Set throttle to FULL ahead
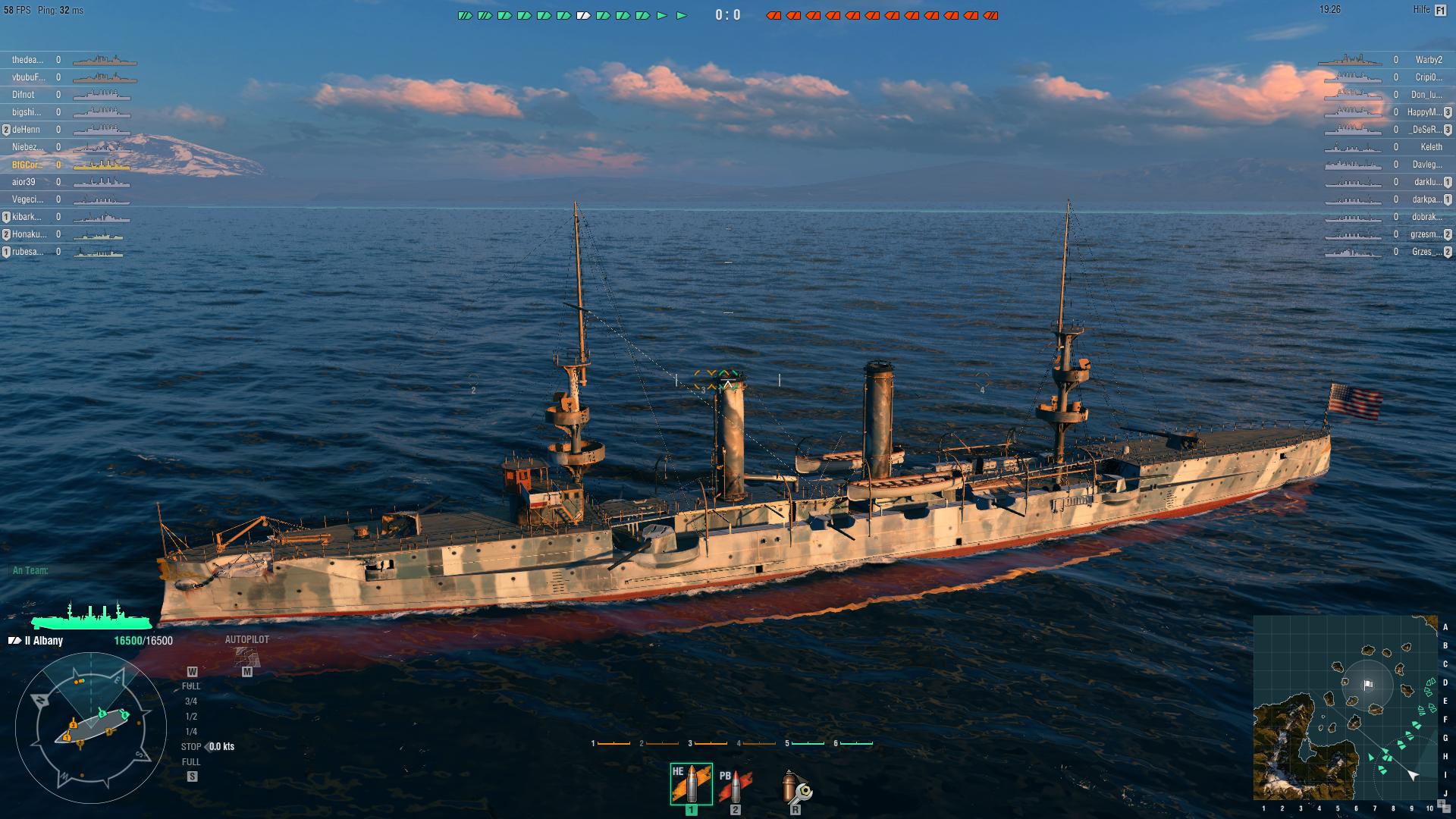Image resolution: width=1456 pixels, height=819 pixels. click(x=191, y=686)
